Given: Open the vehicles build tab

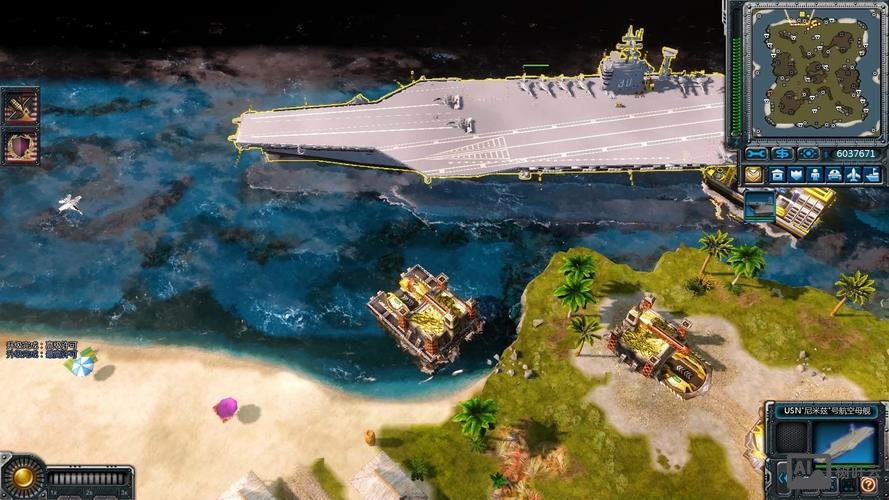Looking at the screenshot, I should point(834,175).
